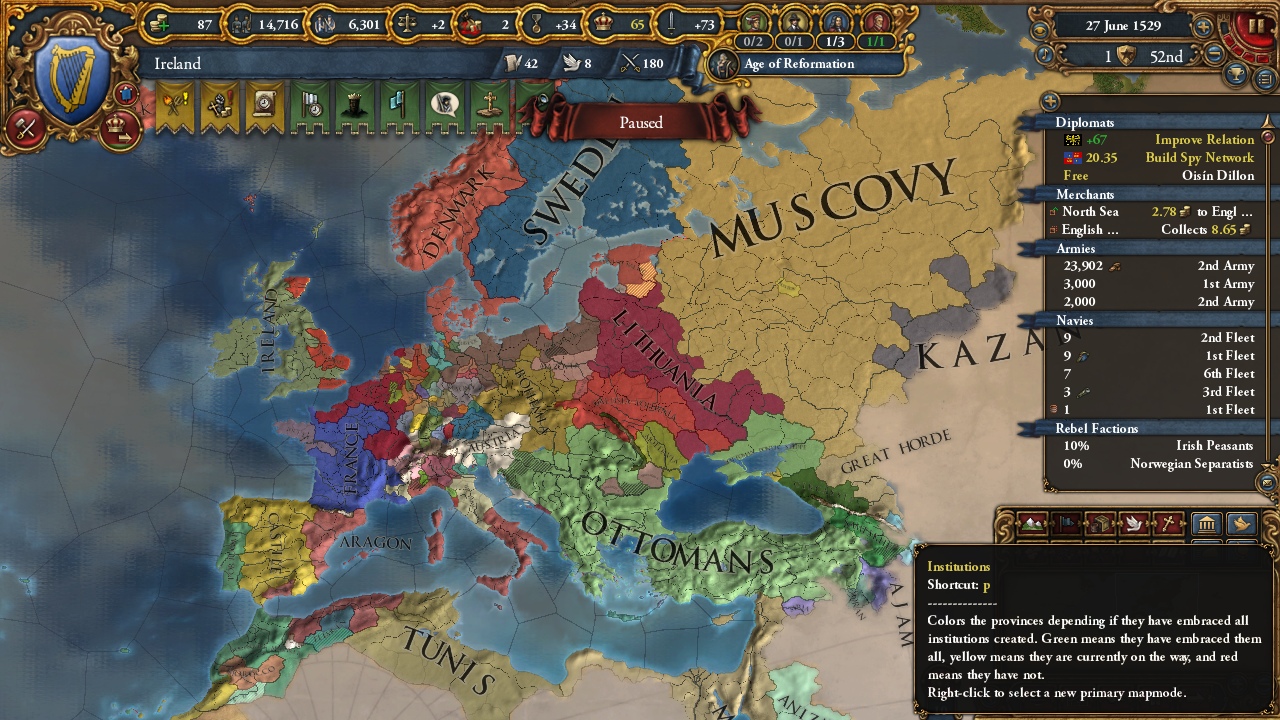
Task: Expand the Rebel Factions section
Action: [1095, 428]
